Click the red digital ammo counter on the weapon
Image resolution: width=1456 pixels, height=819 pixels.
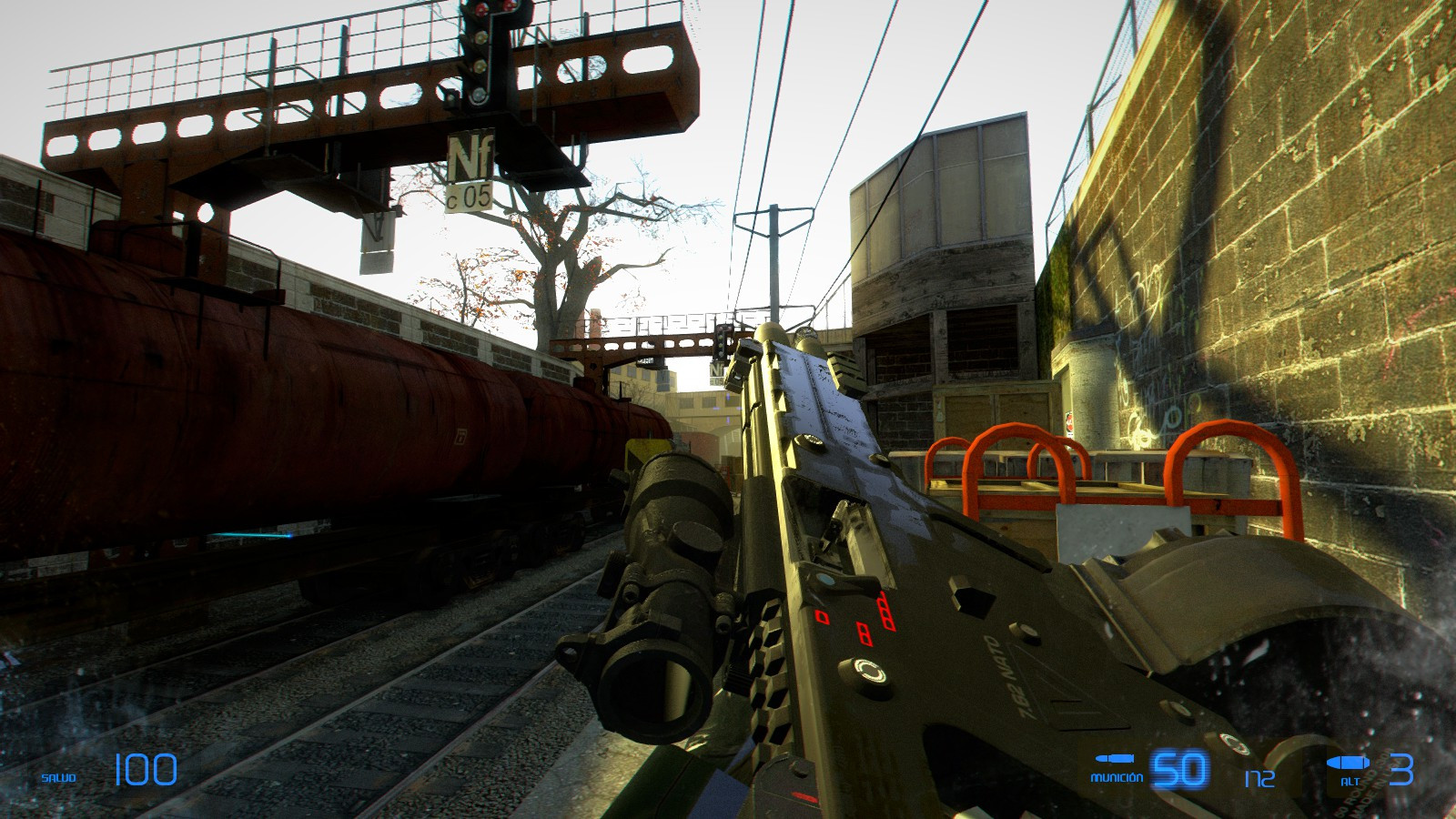tap(866, 617)
